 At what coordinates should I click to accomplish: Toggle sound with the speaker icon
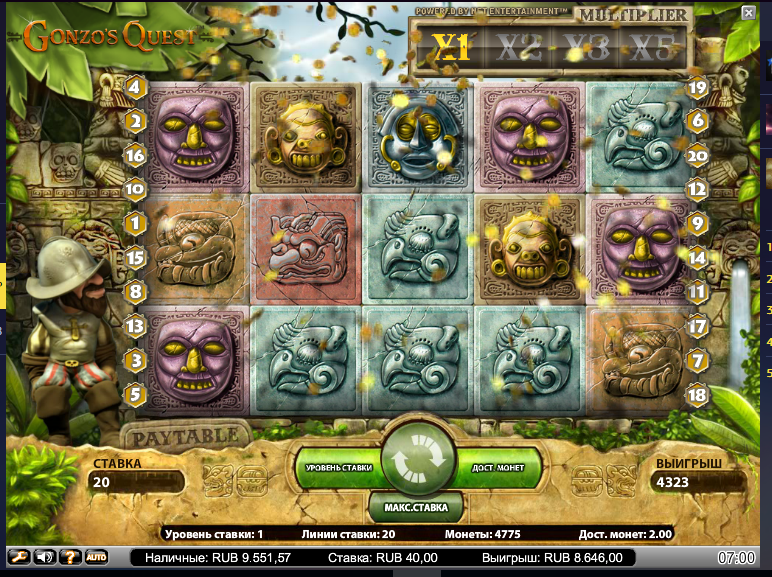point(45,557)
